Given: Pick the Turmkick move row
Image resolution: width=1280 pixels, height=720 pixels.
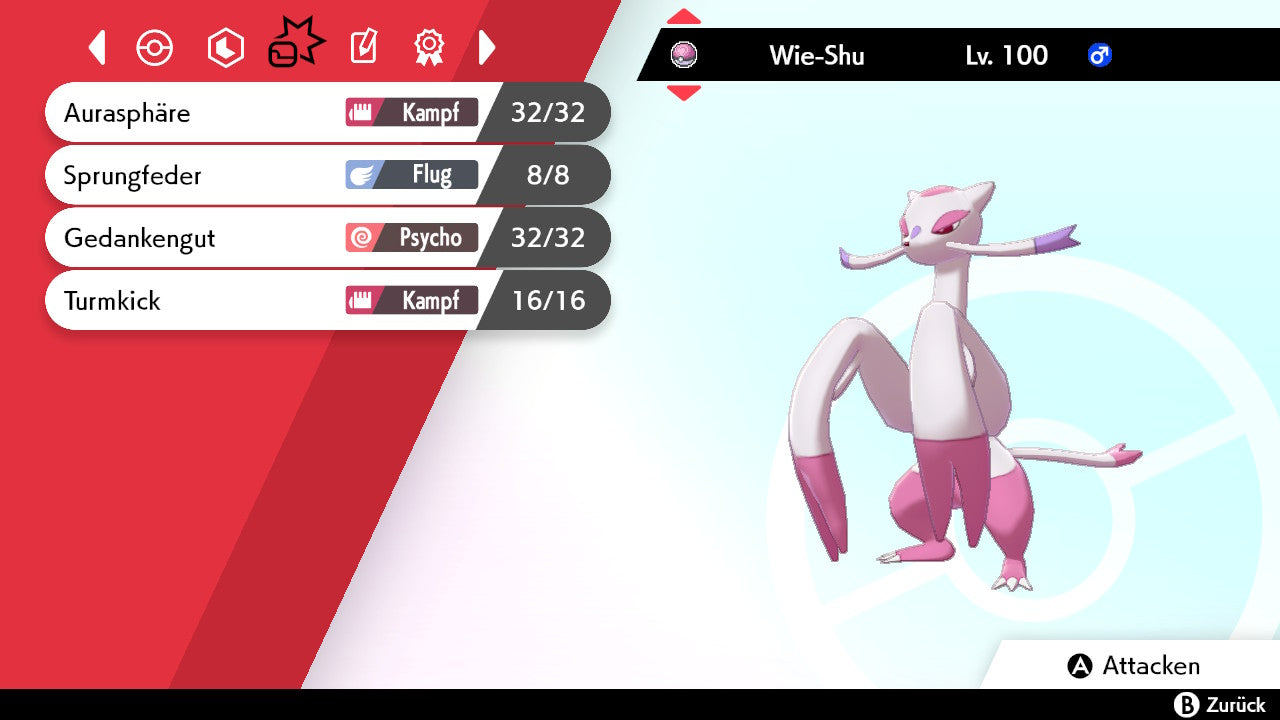Looking at the screenshot, I should click(x=325, y=300).
